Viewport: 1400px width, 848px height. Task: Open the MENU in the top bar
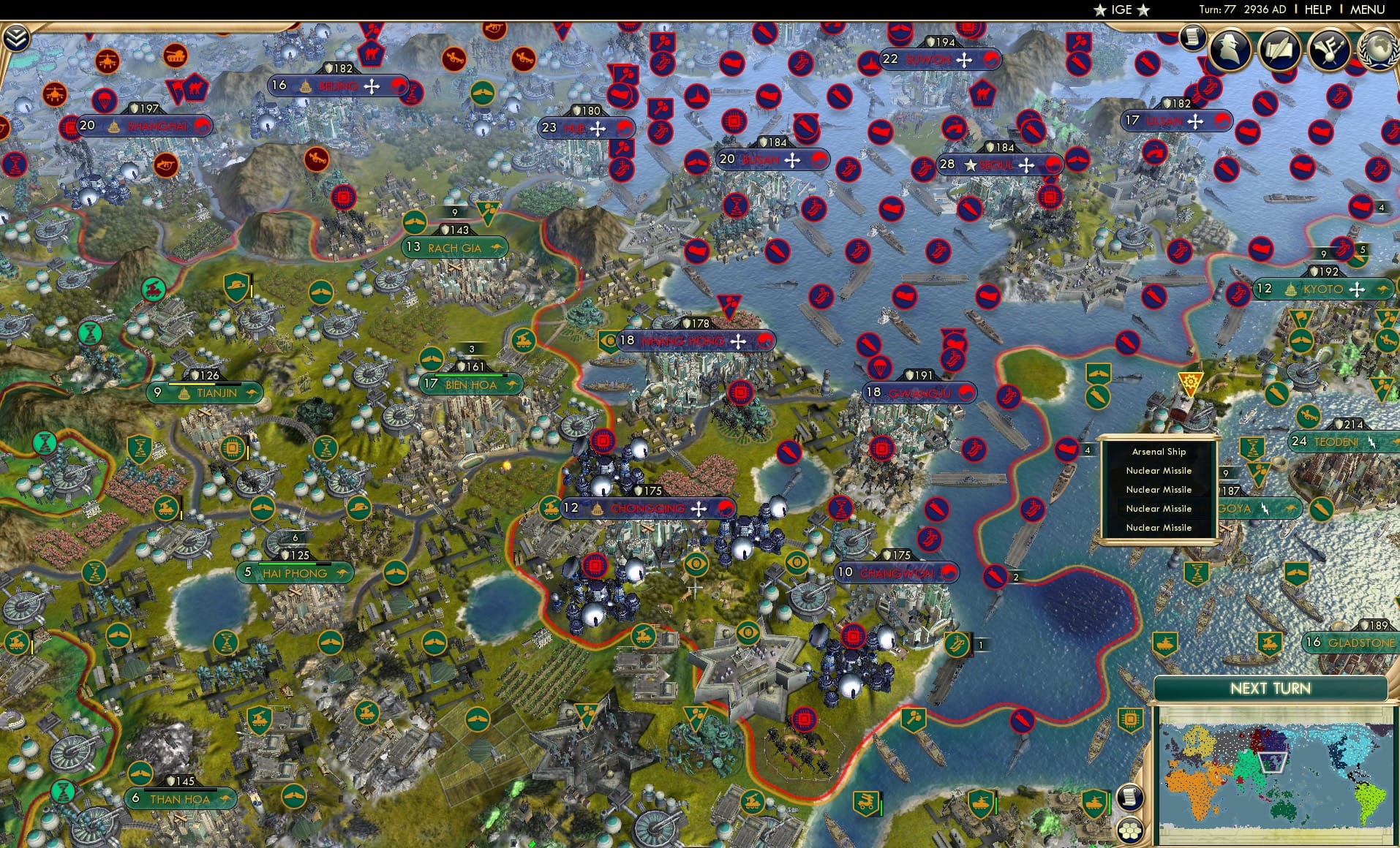point(1369,10)
